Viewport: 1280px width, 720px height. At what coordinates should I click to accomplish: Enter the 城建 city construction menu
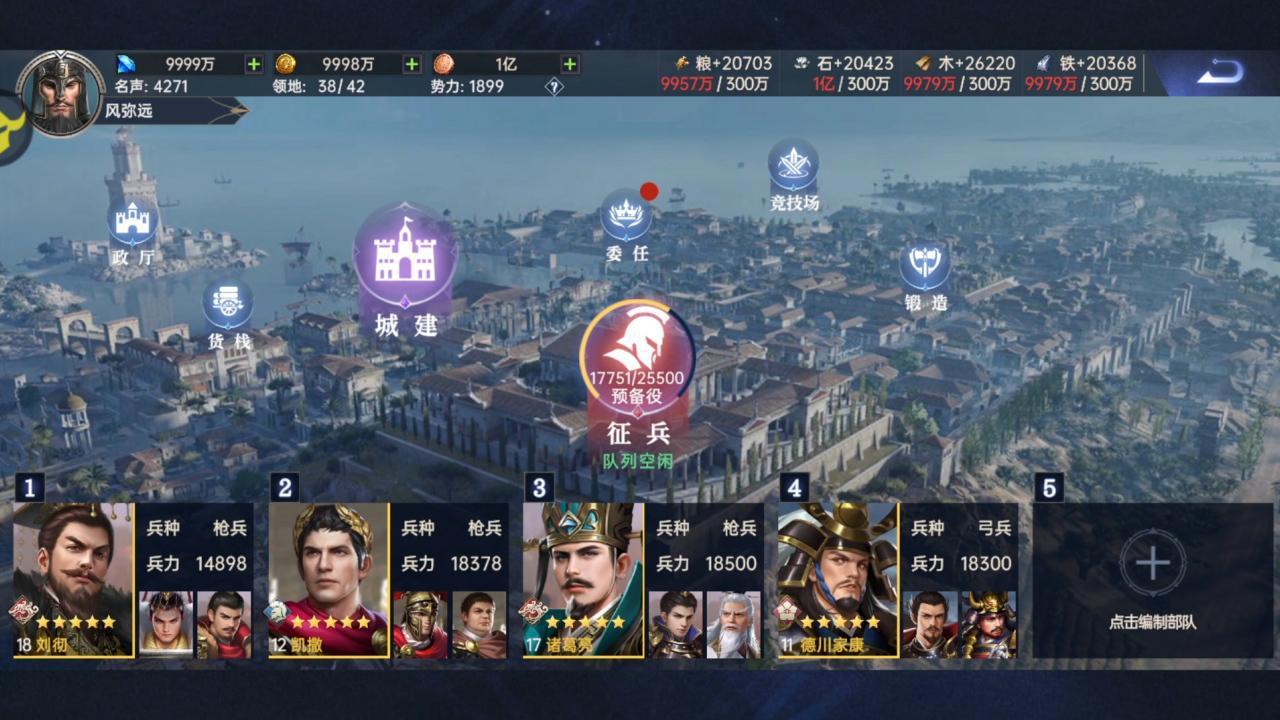click(x=405, y=260)
